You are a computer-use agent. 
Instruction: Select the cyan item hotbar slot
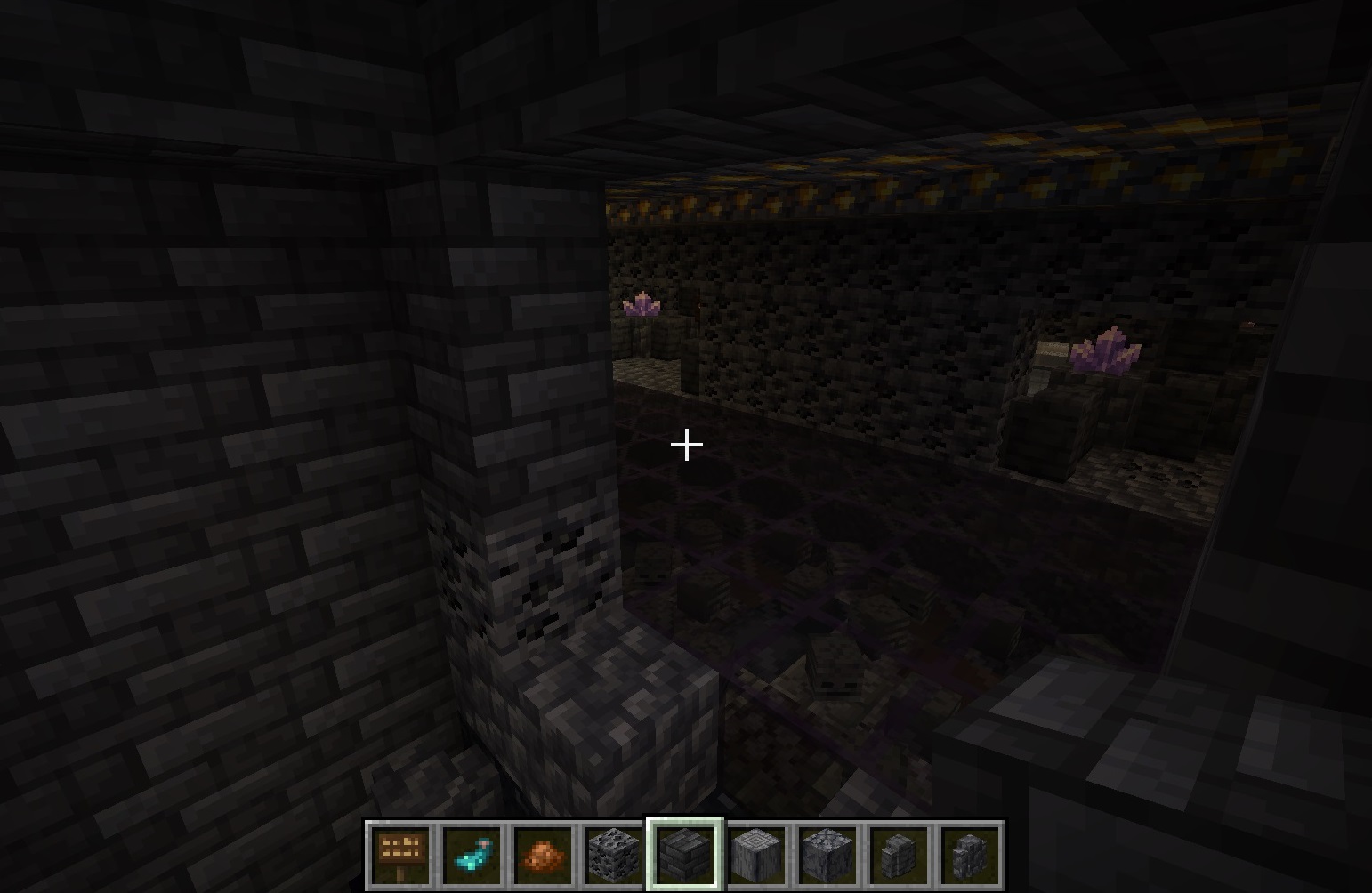[472, 855]
